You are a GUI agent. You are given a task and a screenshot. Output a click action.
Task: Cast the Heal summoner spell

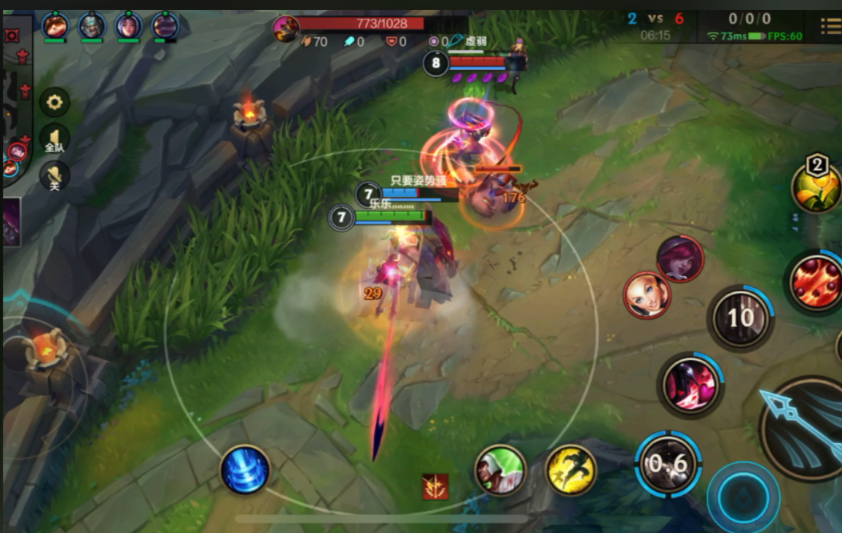499,469
